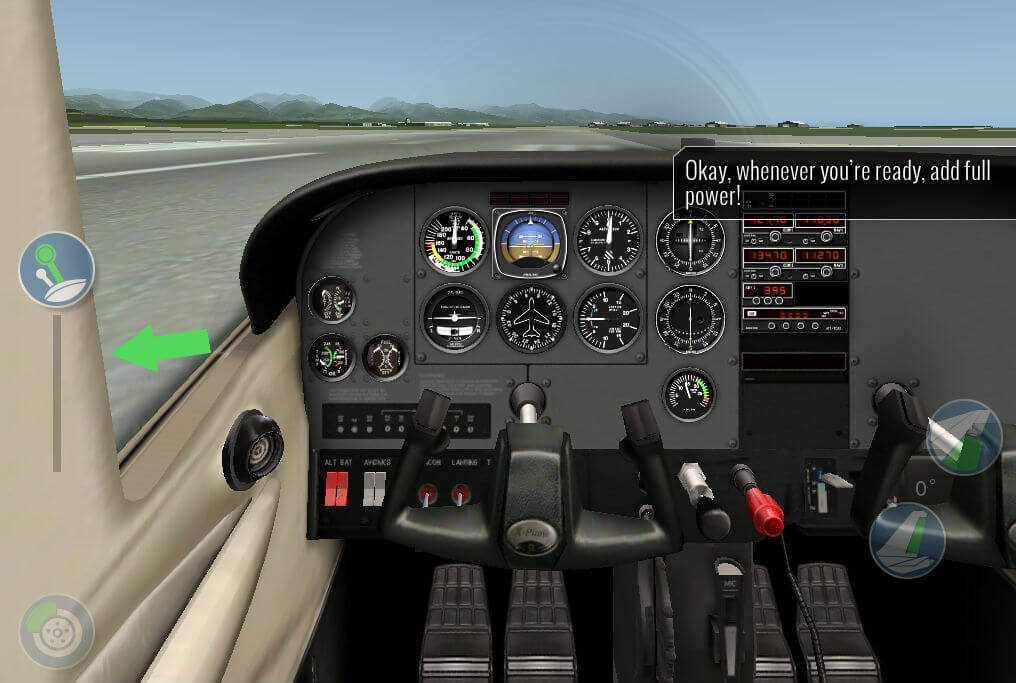Tap the throttle lever control knob
Screen dimensions: 1016x683
(56, 269)
